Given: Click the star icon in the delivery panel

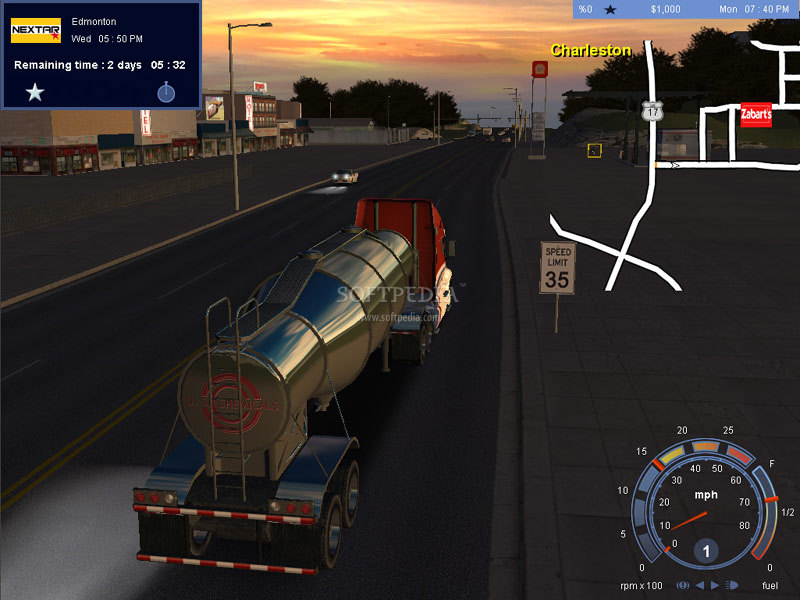Looking at the screenshot, I should point(35,93).
